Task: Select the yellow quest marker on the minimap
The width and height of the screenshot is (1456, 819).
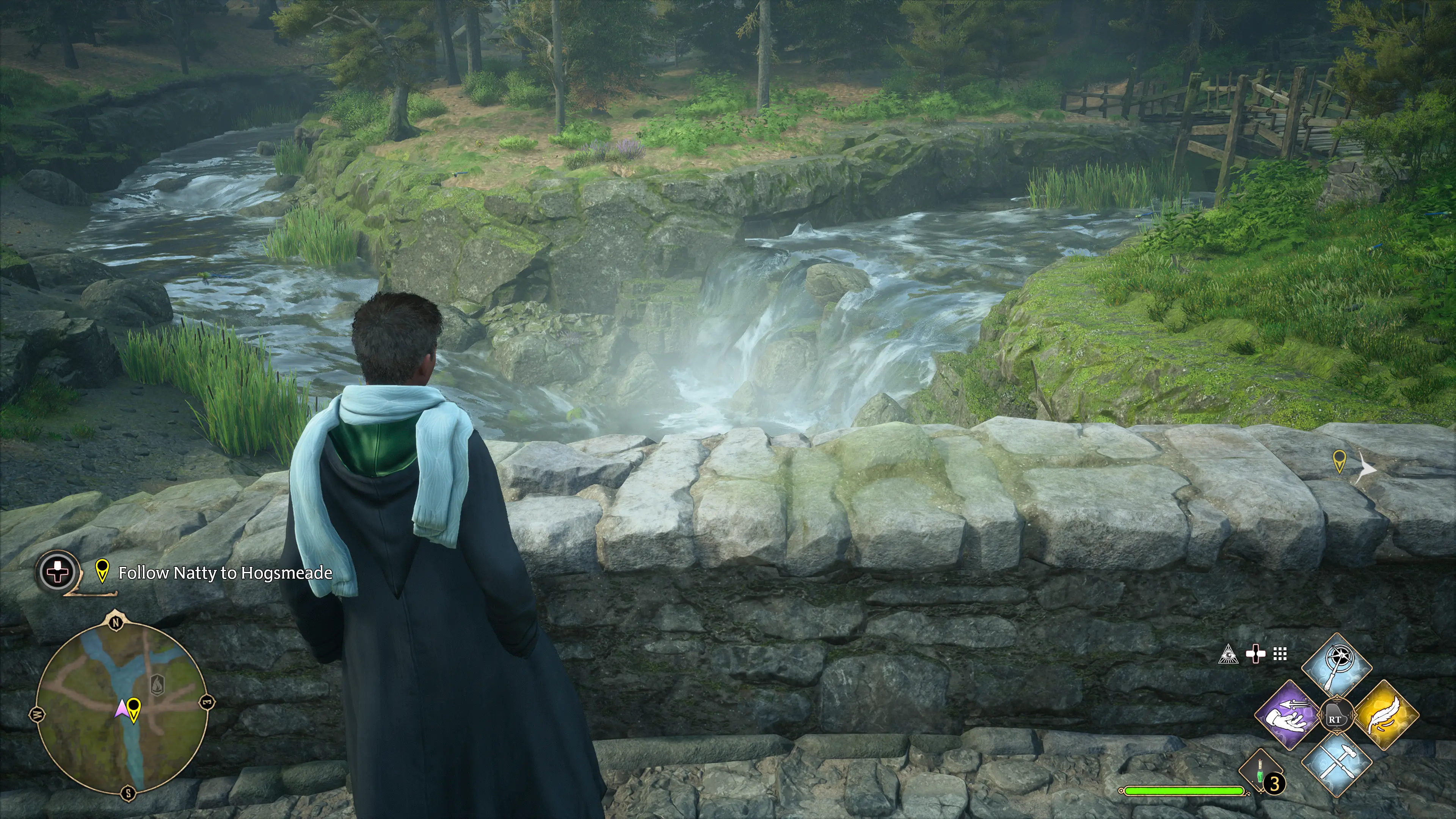Action: click(134, 709)
